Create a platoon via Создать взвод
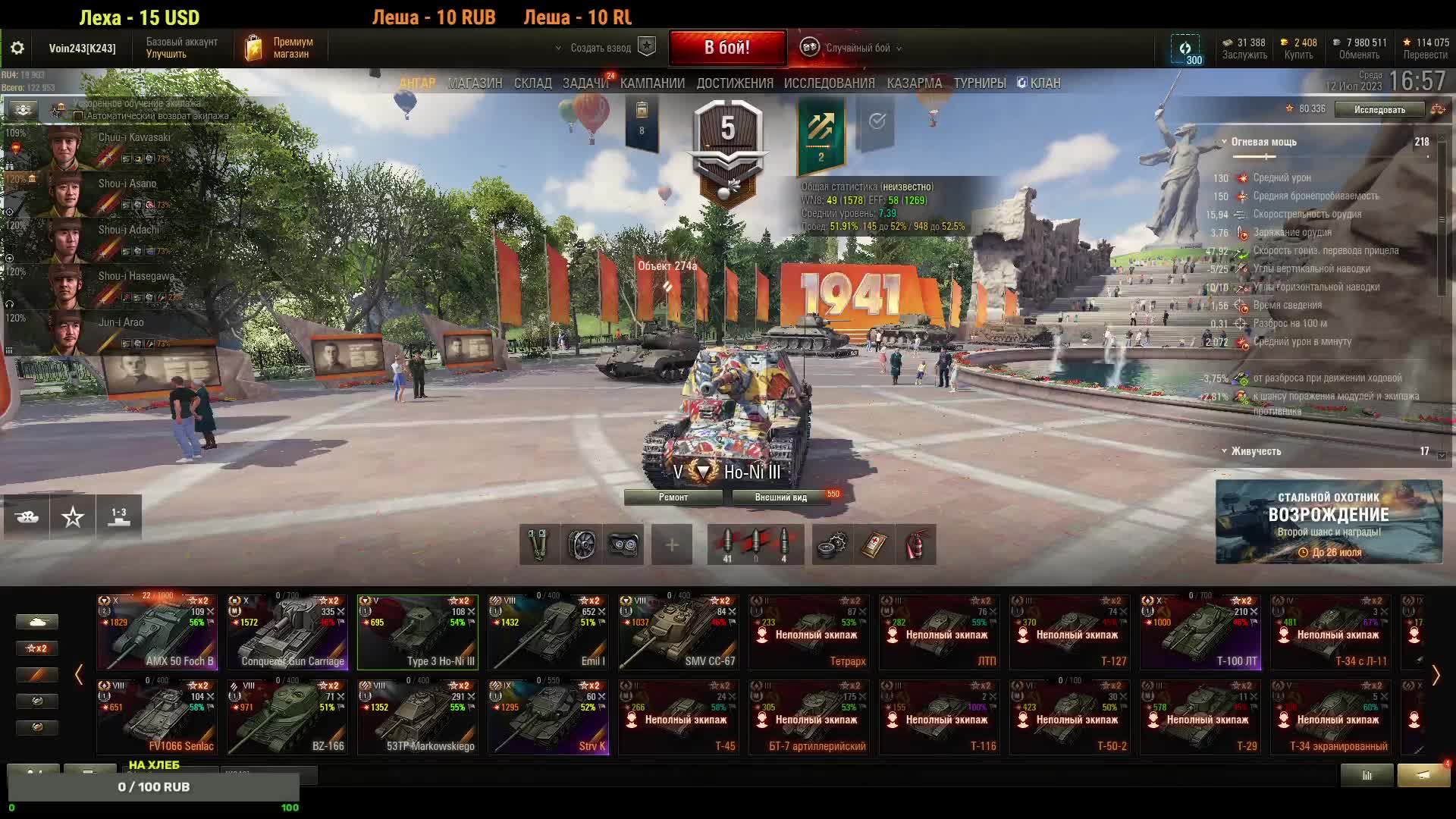The width and height of the screenshot is (1456, 819). pos(601,48)
